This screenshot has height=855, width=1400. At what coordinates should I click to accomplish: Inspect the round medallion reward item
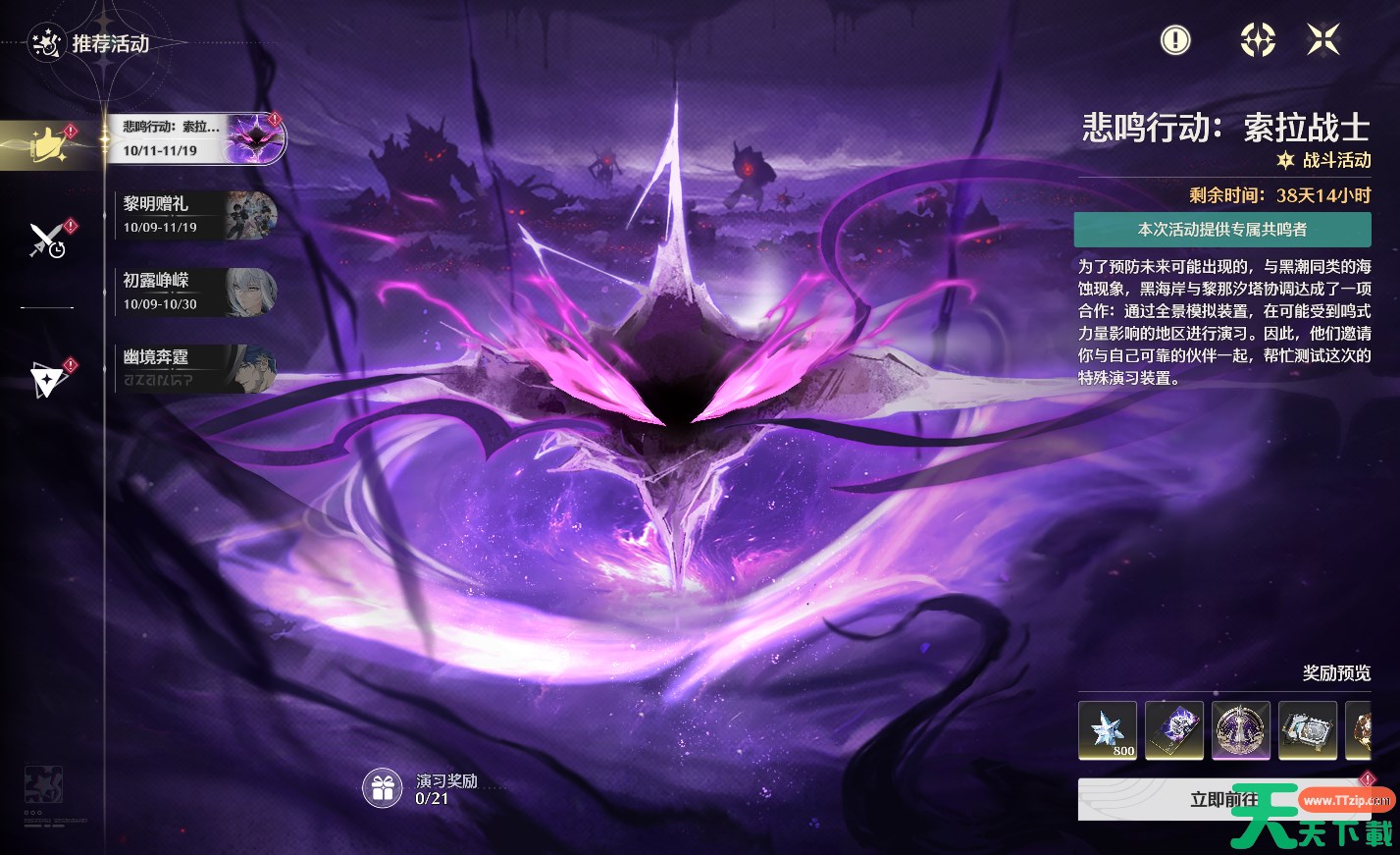pyautogui.click(x=1241, y=730)
